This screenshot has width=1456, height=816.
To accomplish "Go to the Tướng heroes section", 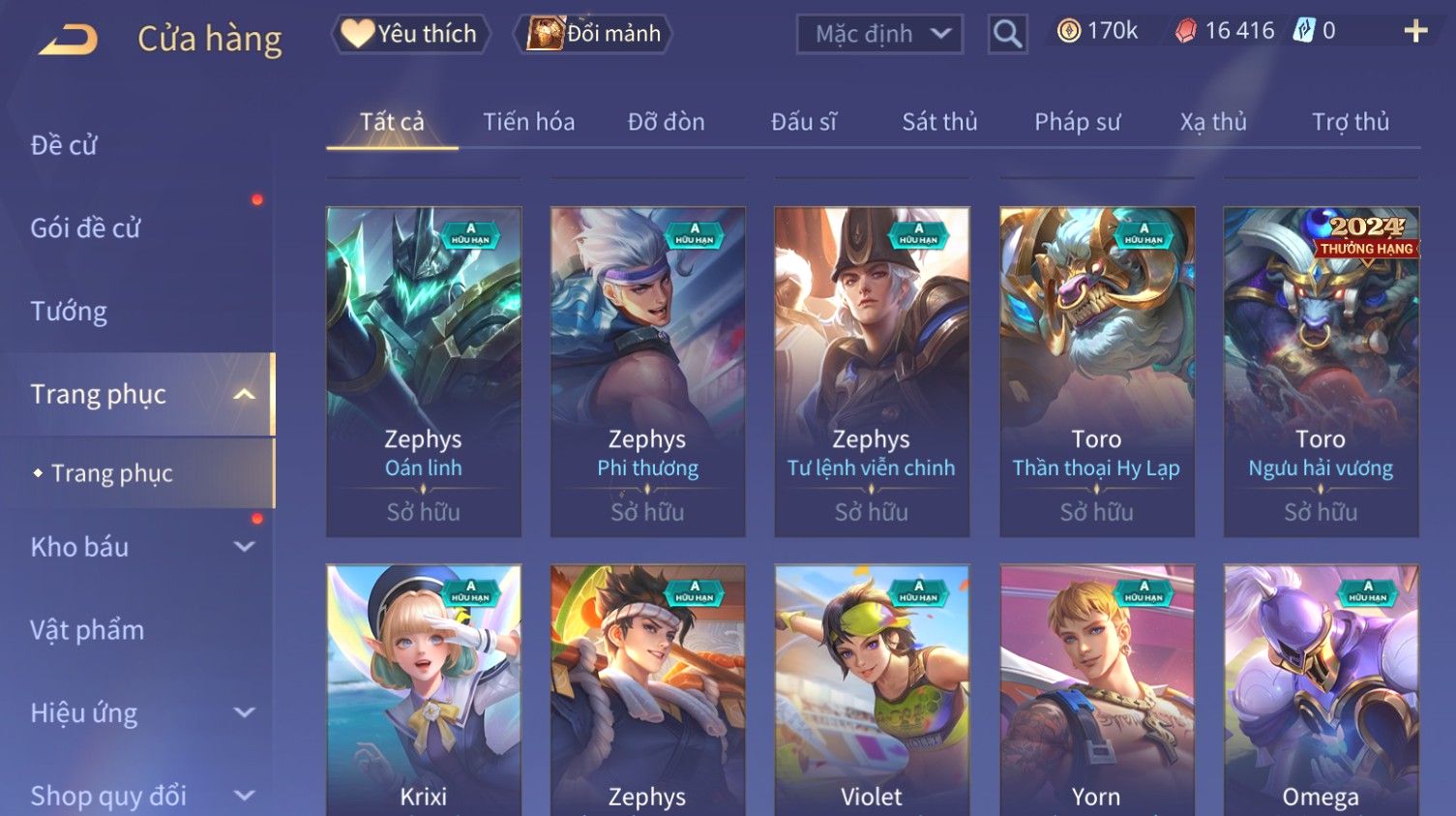I will [x=69, y=312].
